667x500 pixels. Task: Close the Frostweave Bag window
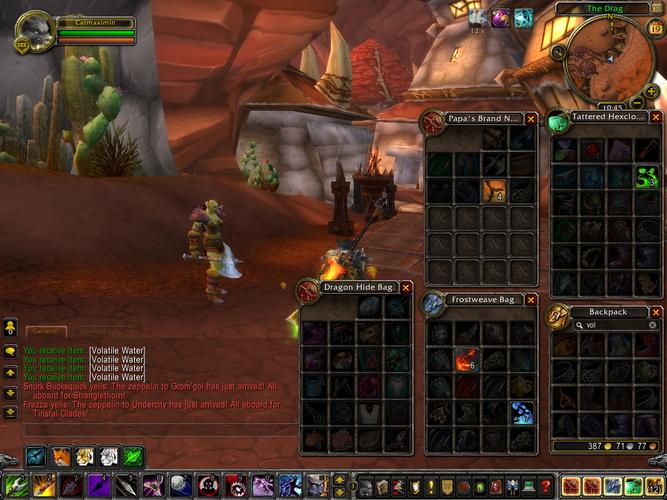pos(531,299)
